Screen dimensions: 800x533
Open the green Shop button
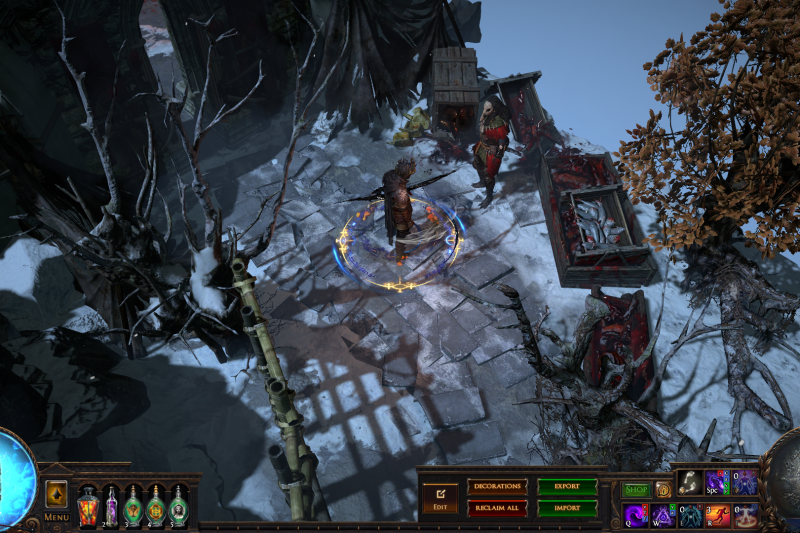pos(636,490)
